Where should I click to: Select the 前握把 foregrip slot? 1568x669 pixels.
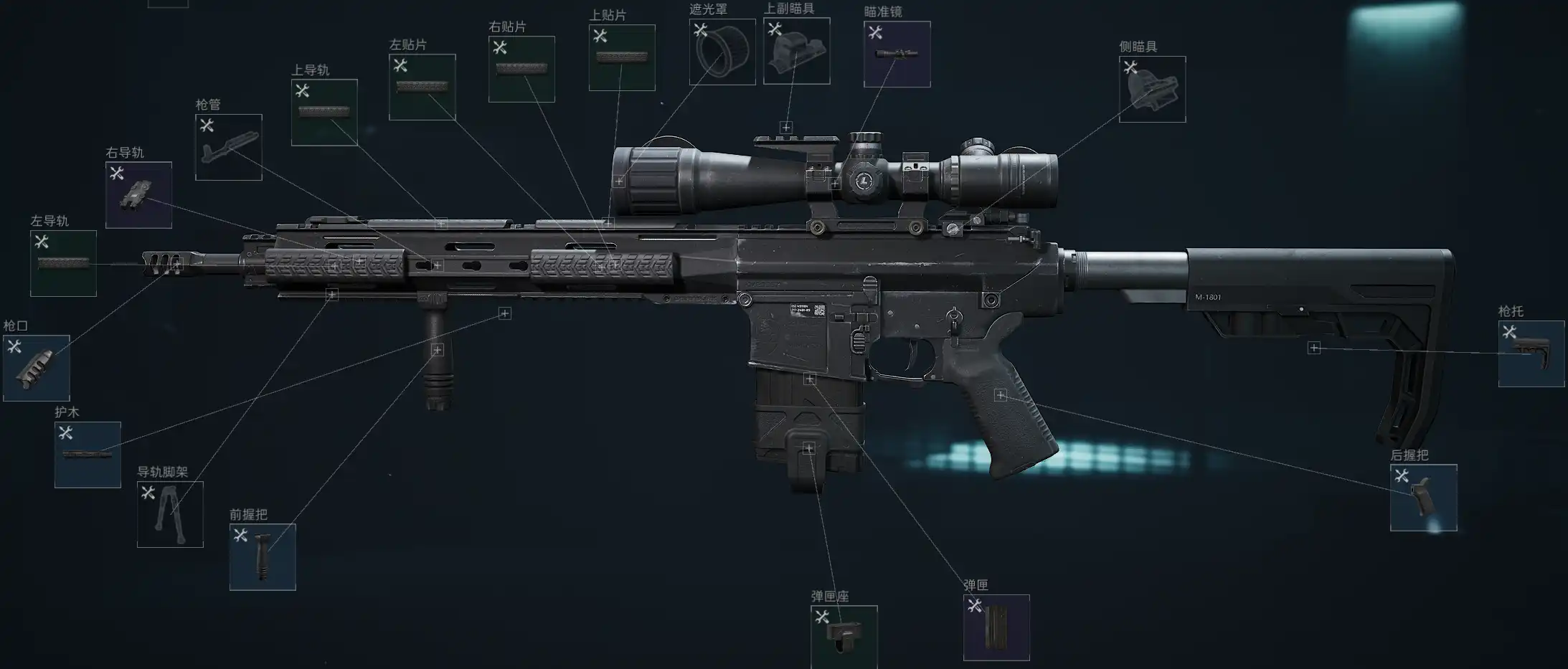[263, 557]
